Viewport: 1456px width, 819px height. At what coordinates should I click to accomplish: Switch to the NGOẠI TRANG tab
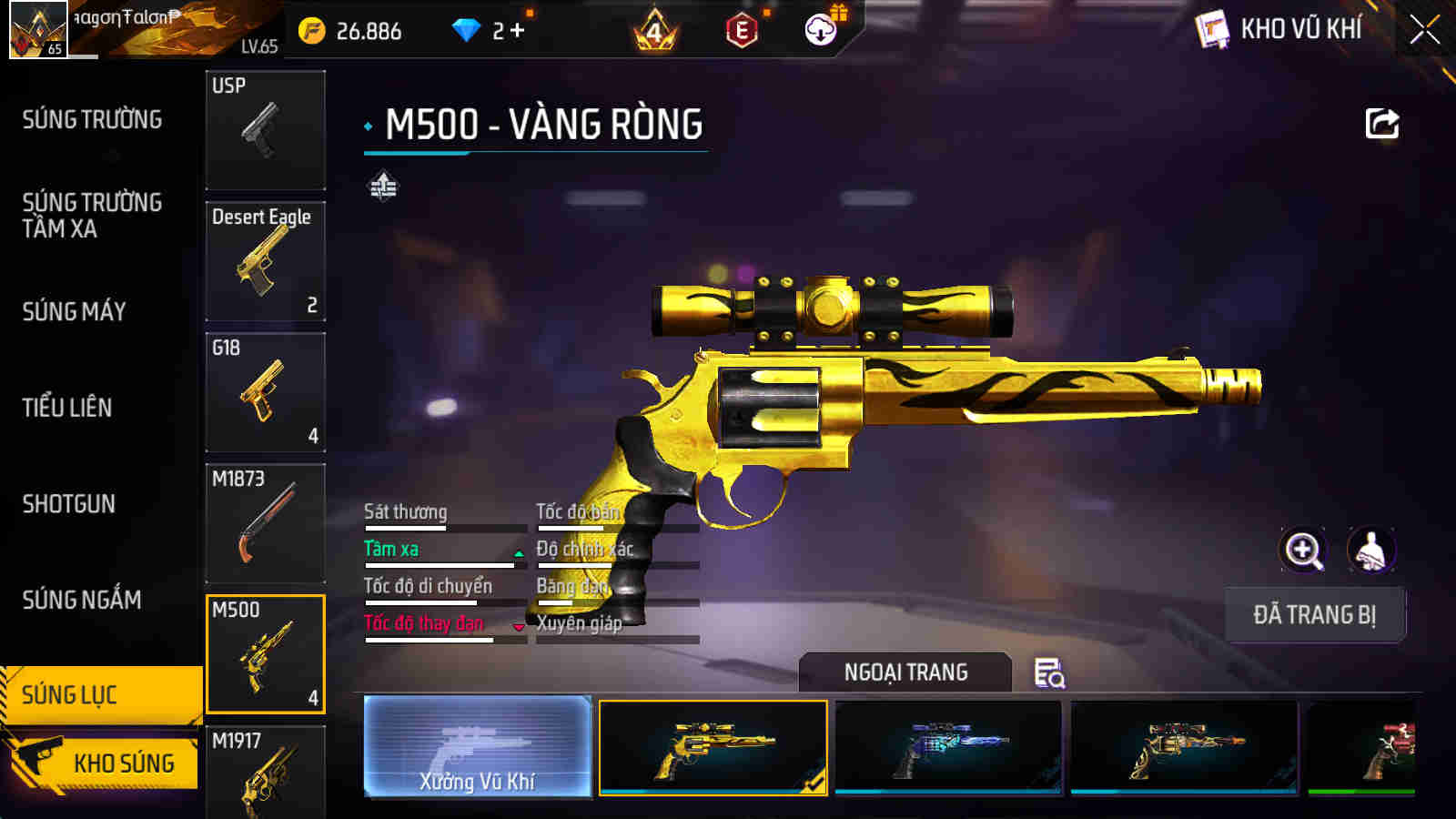904,673
